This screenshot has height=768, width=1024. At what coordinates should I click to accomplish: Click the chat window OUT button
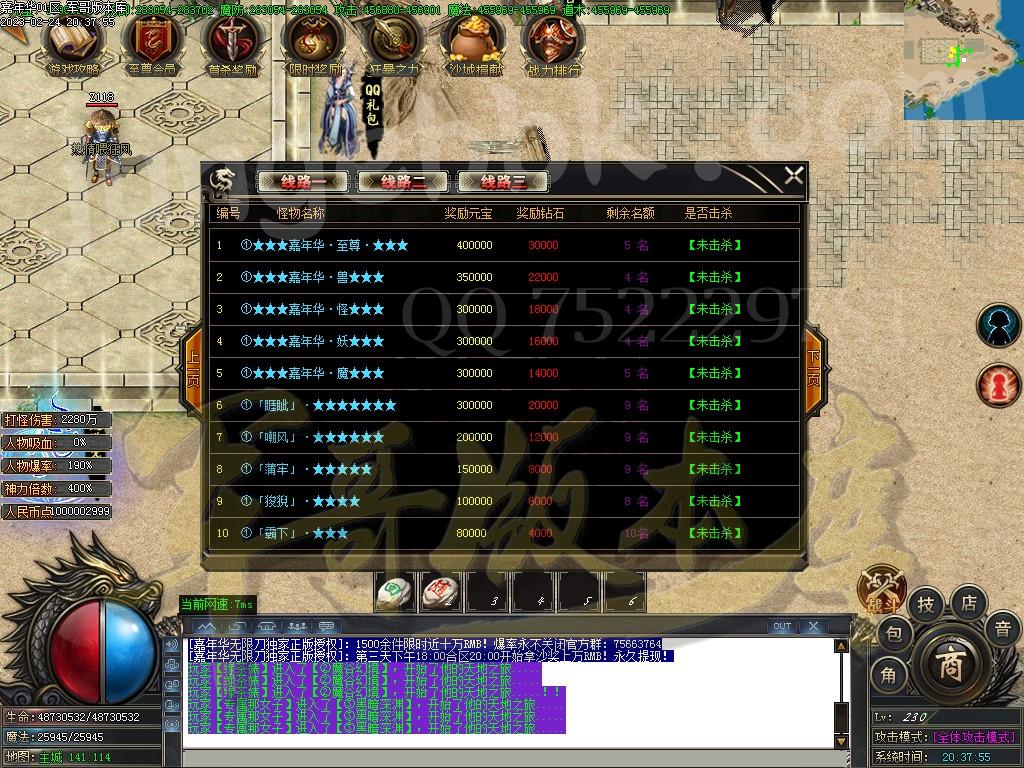point(782,627)
